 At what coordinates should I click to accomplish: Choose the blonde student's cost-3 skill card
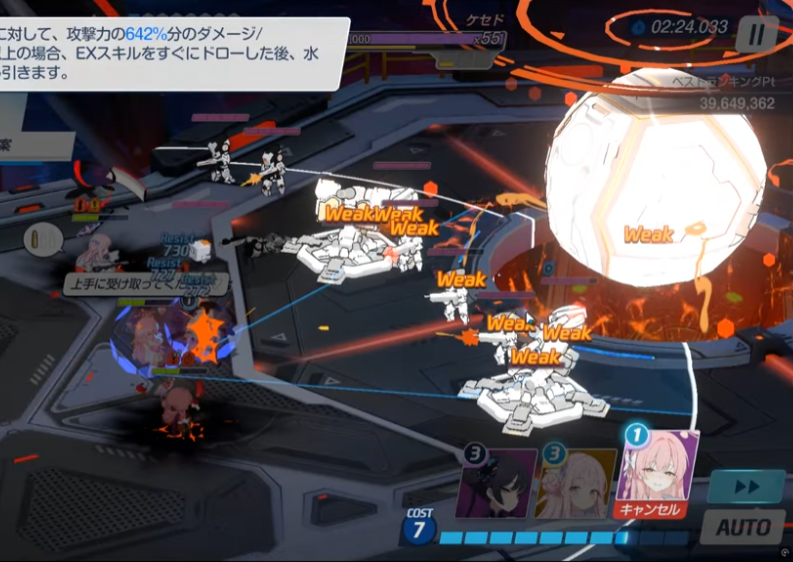tap(576, 483)
